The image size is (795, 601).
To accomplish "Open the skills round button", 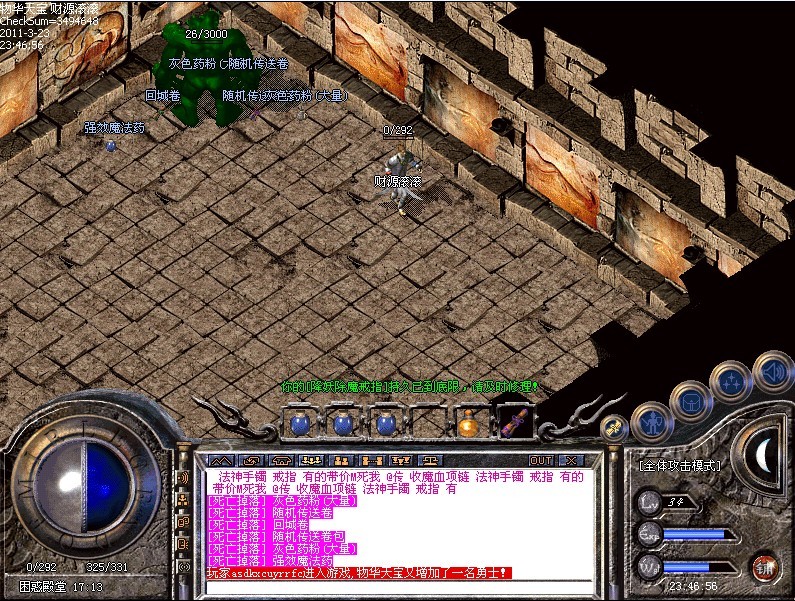I will pyautogui.click(x=731, y=381).
